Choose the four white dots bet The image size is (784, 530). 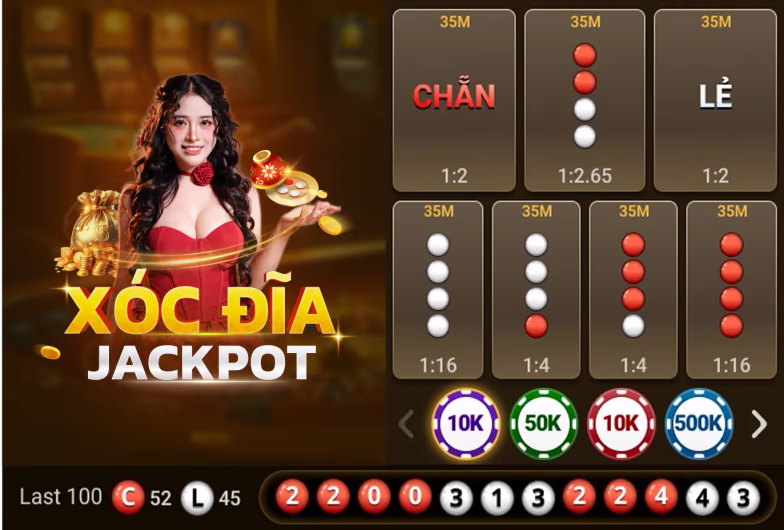coord(438,289)
